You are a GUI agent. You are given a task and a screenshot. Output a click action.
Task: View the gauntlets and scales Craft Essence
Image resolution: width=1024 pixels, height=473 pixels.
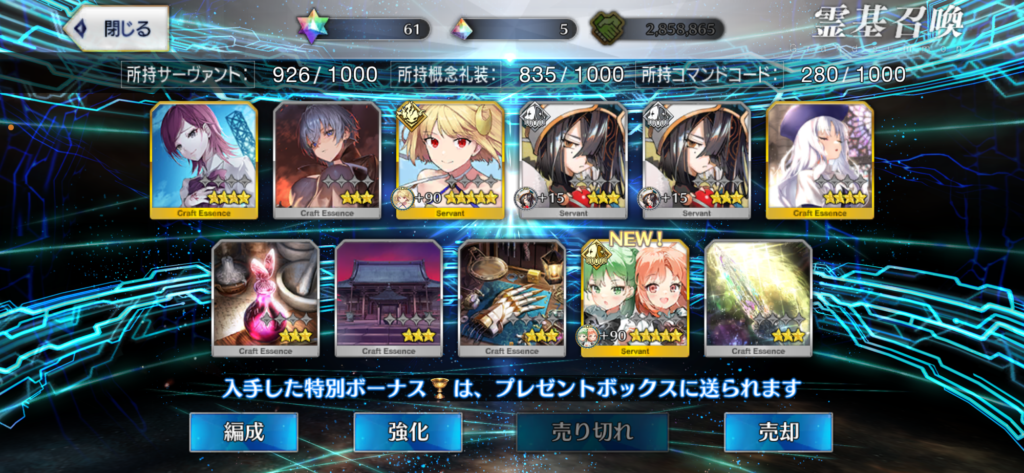pyautogui.click(x=512, y=298)
